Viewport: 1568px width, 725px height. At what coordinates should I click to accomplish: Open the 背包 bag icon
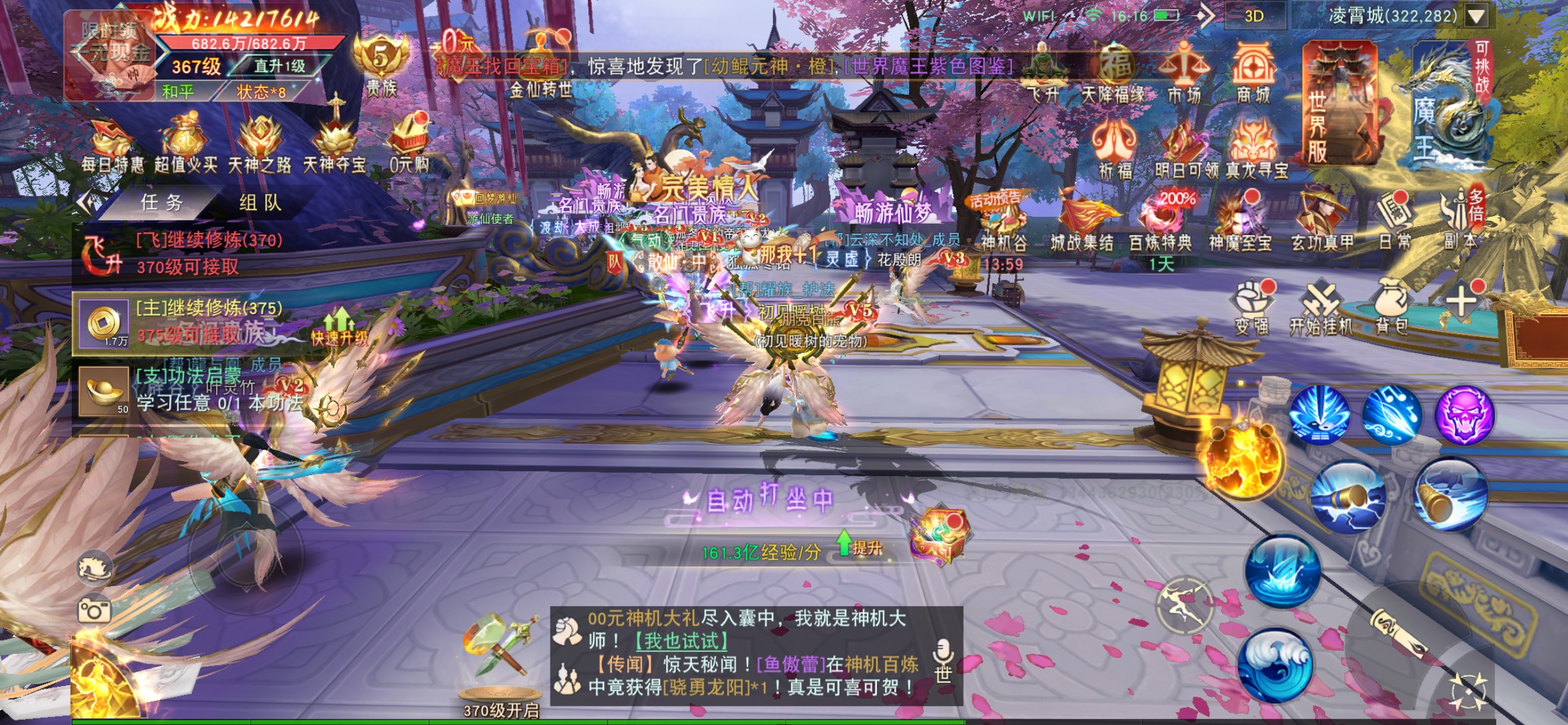click(1392, 307)
